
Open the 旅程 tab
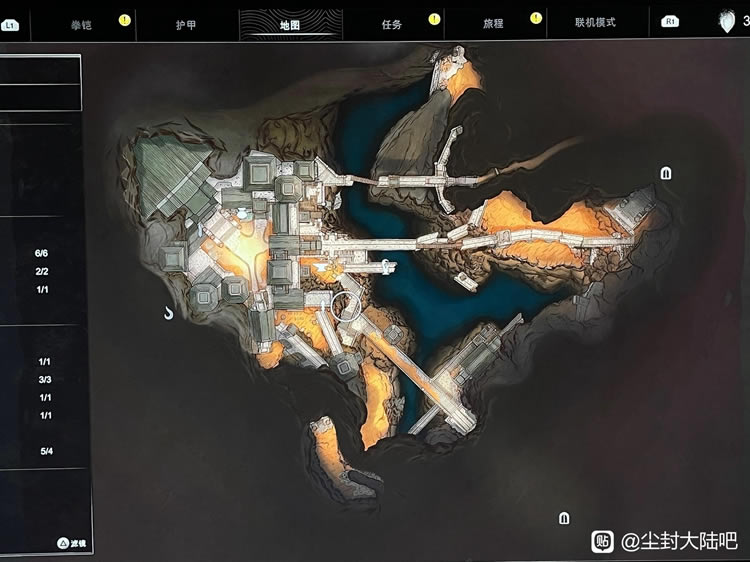point(494,23)
